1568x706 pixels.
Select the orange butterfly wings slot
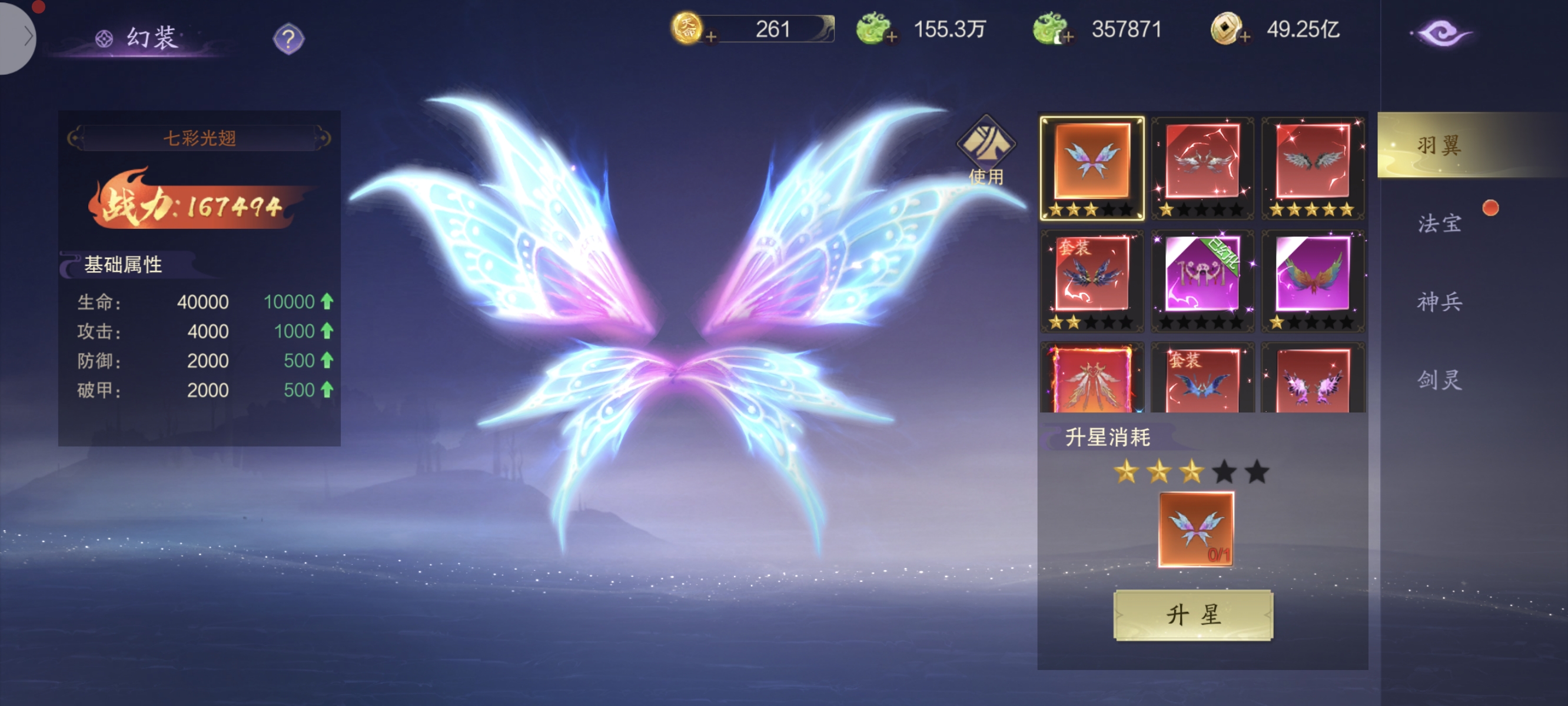tap(1092, 167)
